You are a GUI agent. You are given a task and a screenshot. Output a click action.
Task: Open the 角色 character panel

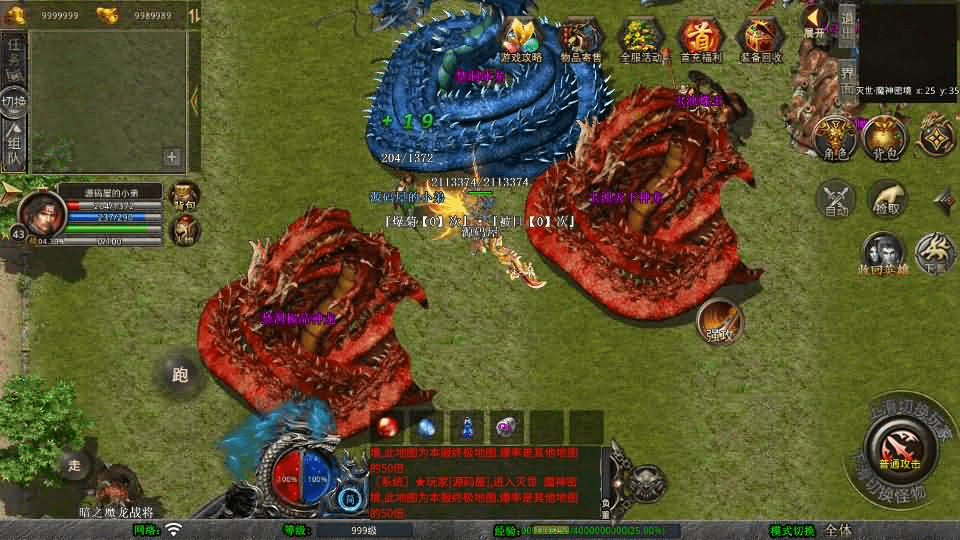click(x=833, y=137)
